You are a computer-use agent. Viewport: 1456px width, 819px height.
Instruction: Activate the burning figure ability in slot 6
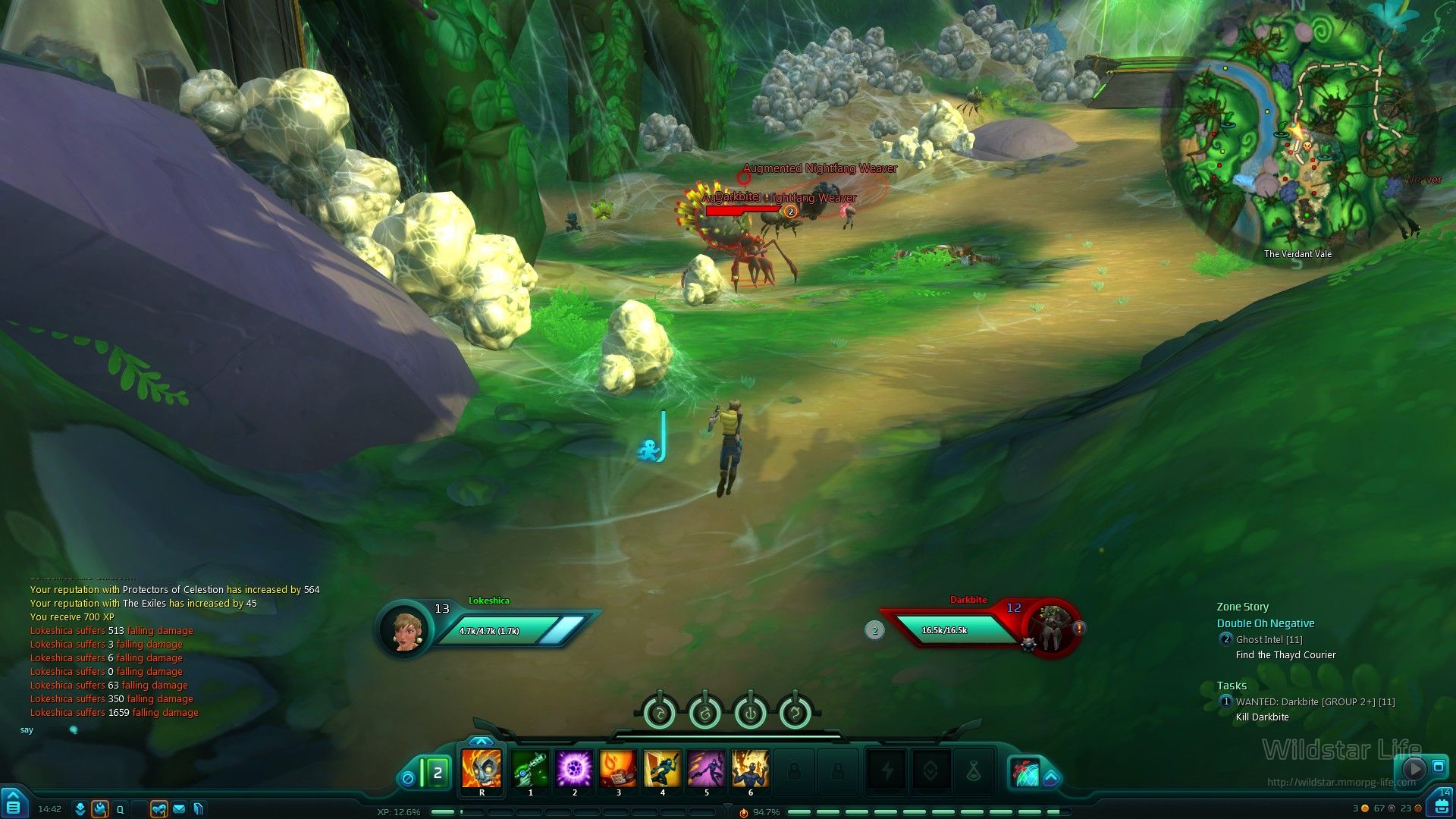point(750,769)
